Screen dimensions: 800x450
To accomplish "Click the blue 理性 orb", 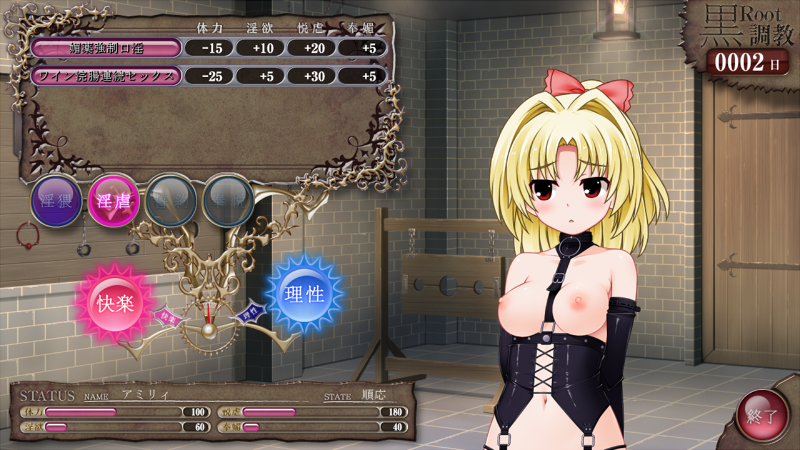I will pyautogui.click(x=302, y=293).
